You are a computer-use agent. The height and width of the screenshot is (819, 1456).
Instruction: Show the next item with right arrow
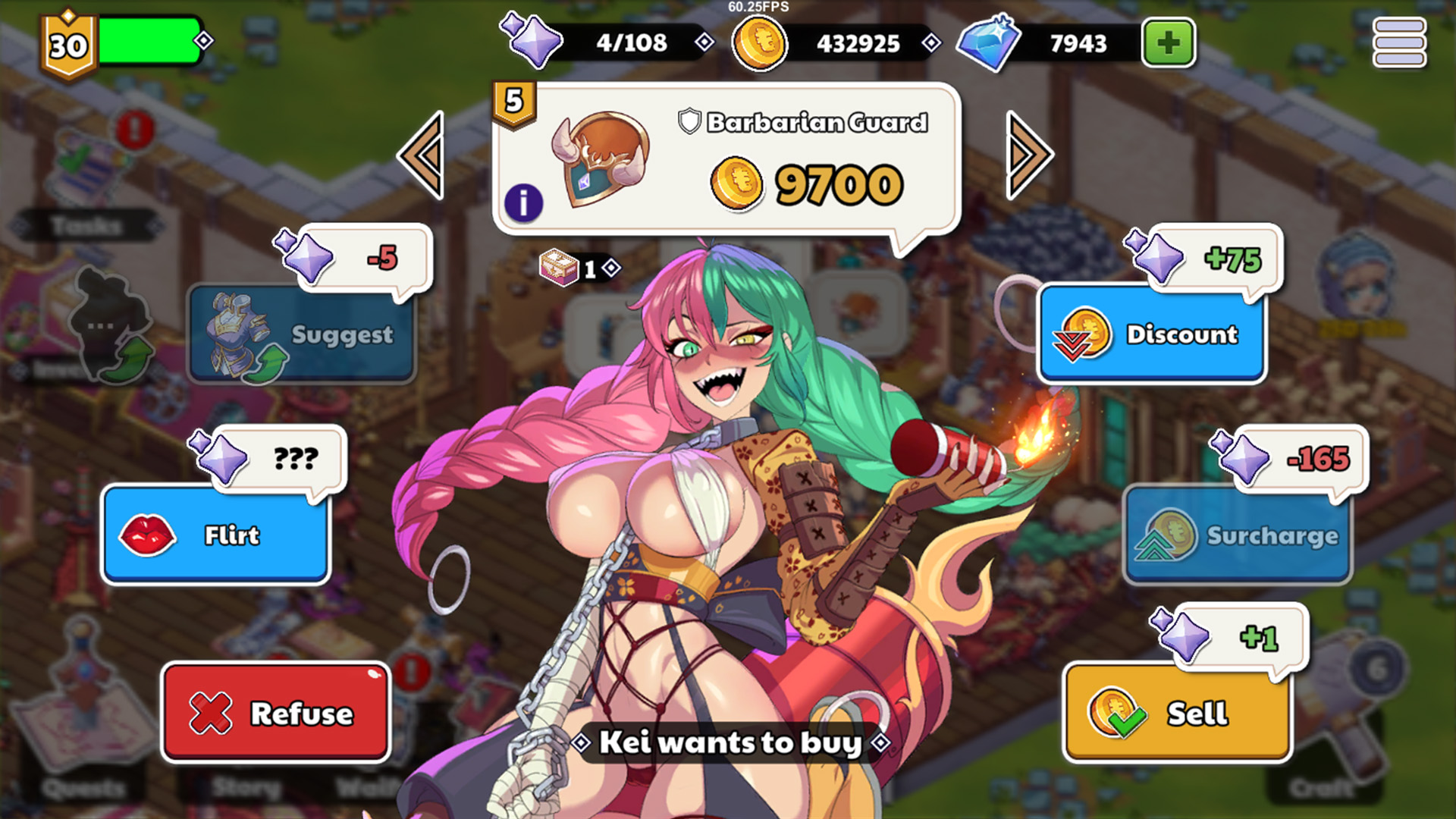coord(1028,155)
